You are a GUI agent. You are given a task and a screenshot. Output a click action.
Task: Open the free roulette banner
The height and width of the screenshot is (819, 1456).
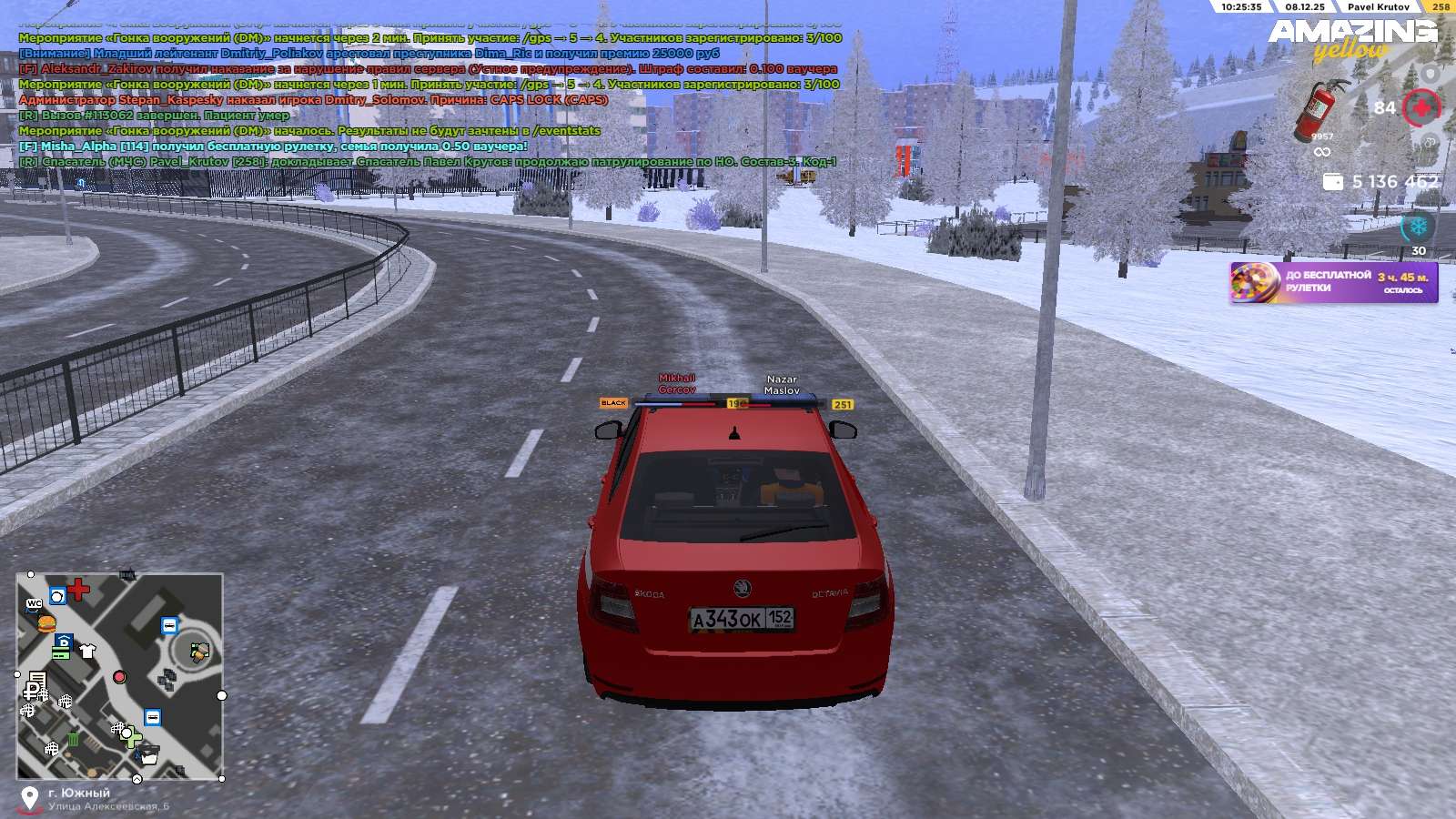1333,282
